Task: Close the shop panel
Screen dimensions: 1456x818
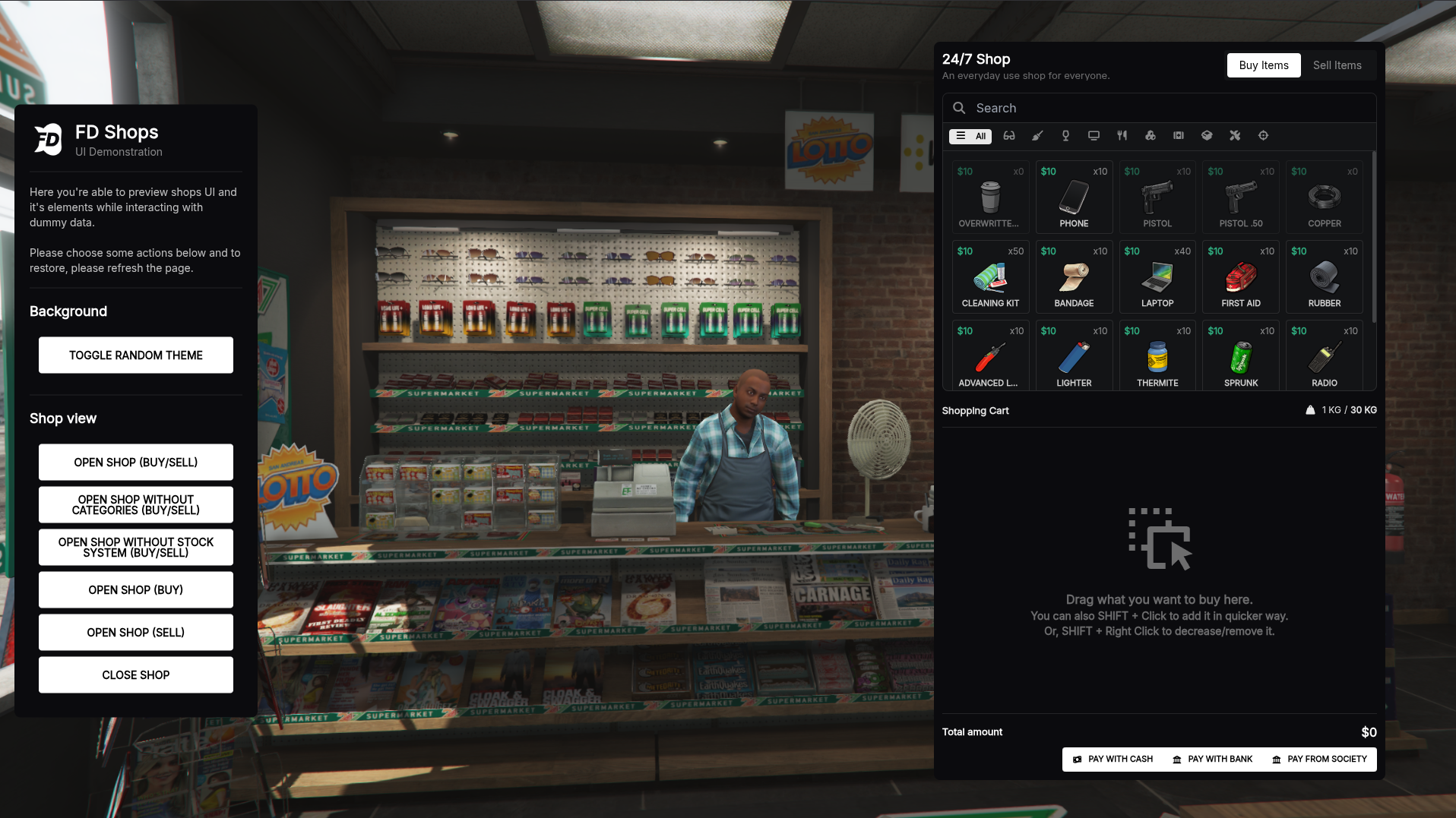Action: click(135, 674)
